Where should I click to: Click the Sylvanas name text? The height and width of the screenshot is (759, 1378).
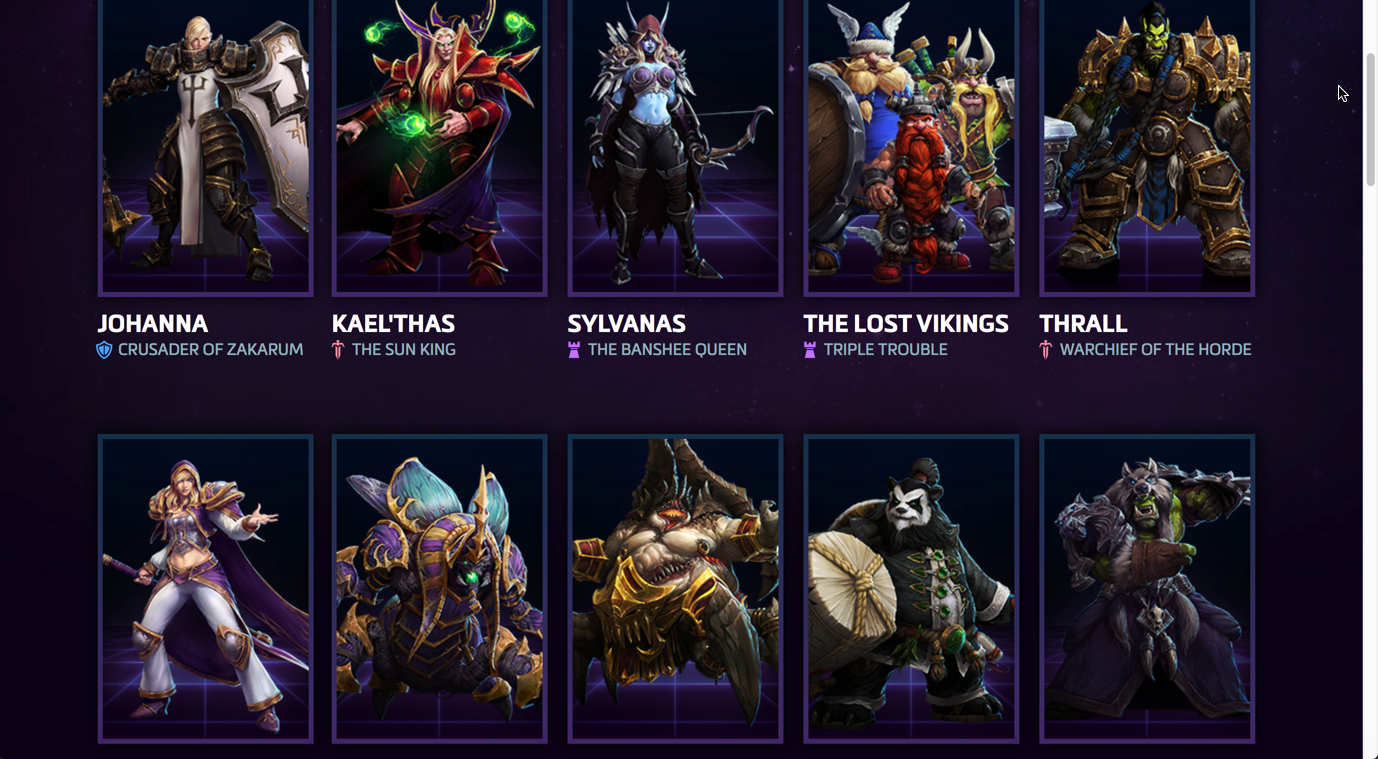tap(626, 324)
